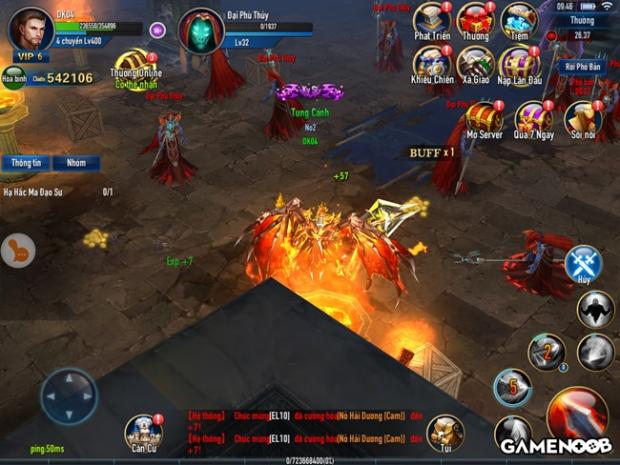Open the DK04 player portrait
The width and height of the screenshot is (620, 465).
[x=30, y=28]
